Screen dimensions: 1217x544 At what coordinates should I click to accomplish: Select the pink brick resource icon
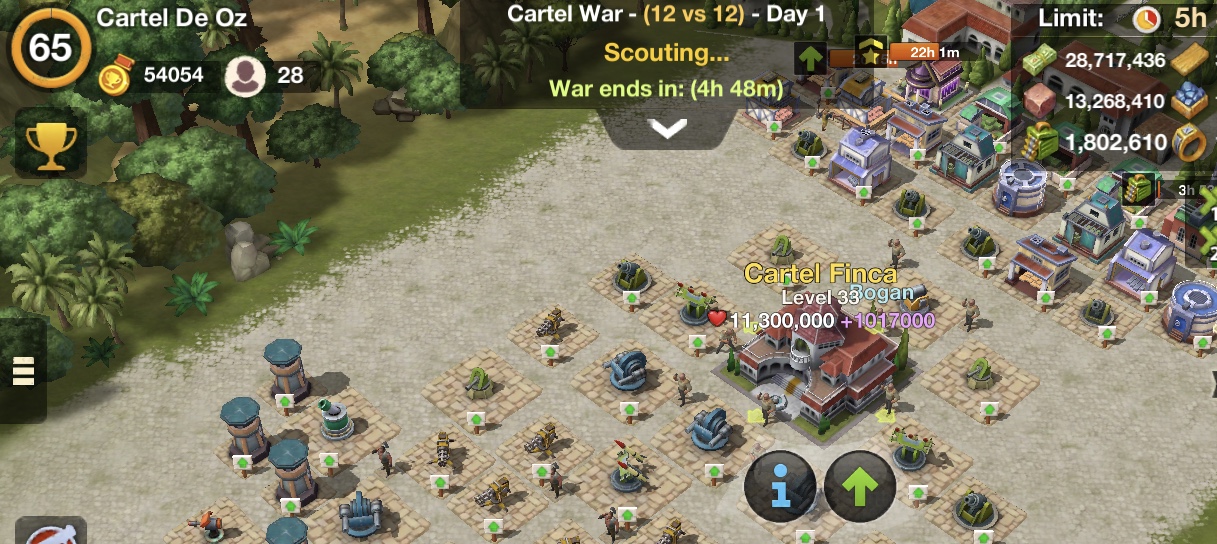point(1041,101)
